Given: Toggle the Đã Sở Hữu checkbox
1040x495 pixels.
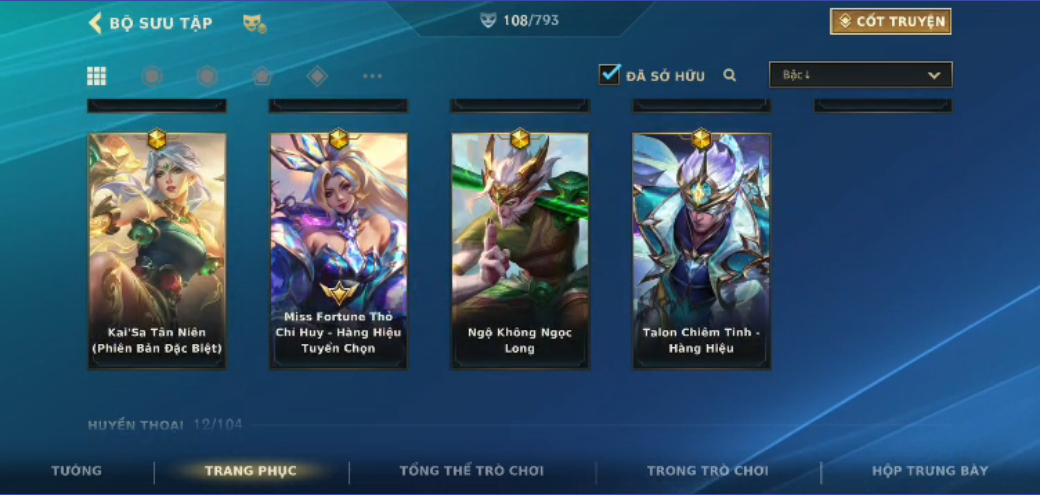Looking at the screenshot, I should pyautogui.click(x=609, y=75).
